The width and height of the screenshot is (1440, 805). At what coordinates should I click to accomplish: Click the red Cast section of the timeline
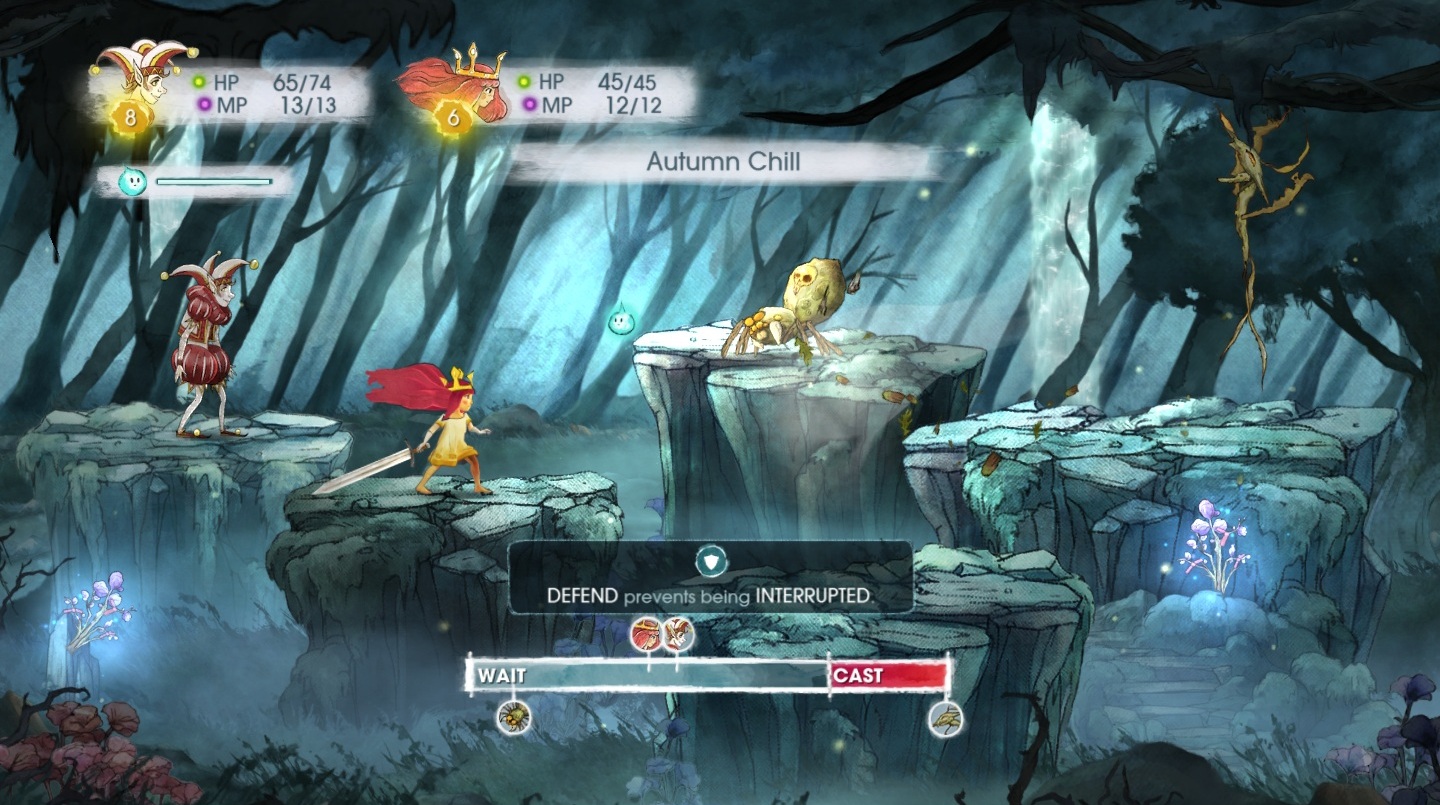(x=888, y=675)
